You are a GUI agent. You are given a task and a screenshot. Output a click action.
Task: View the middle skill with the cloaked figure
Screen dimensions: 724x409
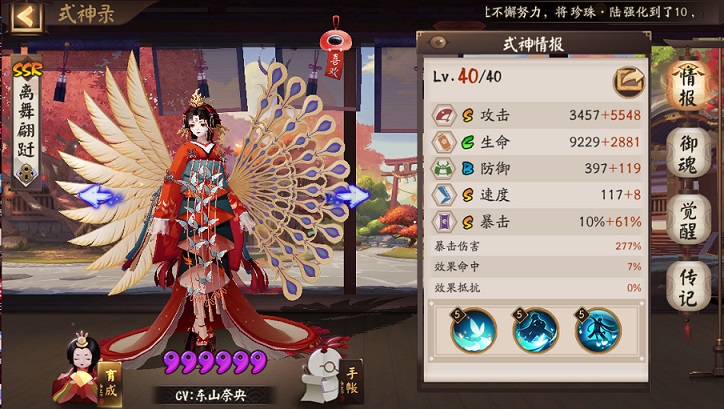click(x=536, y=329)
